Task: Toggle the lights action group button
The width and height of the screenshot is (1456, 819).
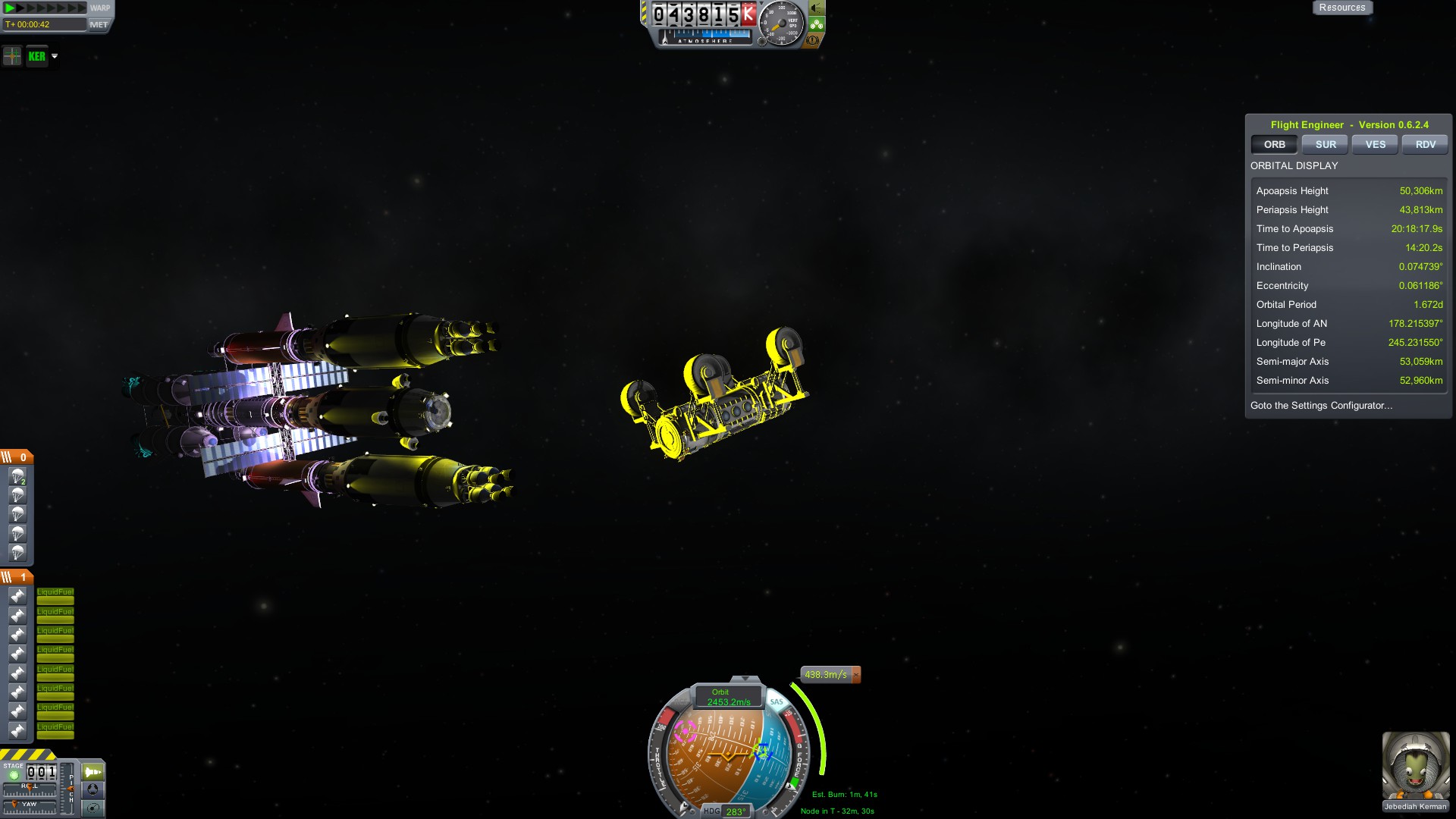Action: [816, 8]
